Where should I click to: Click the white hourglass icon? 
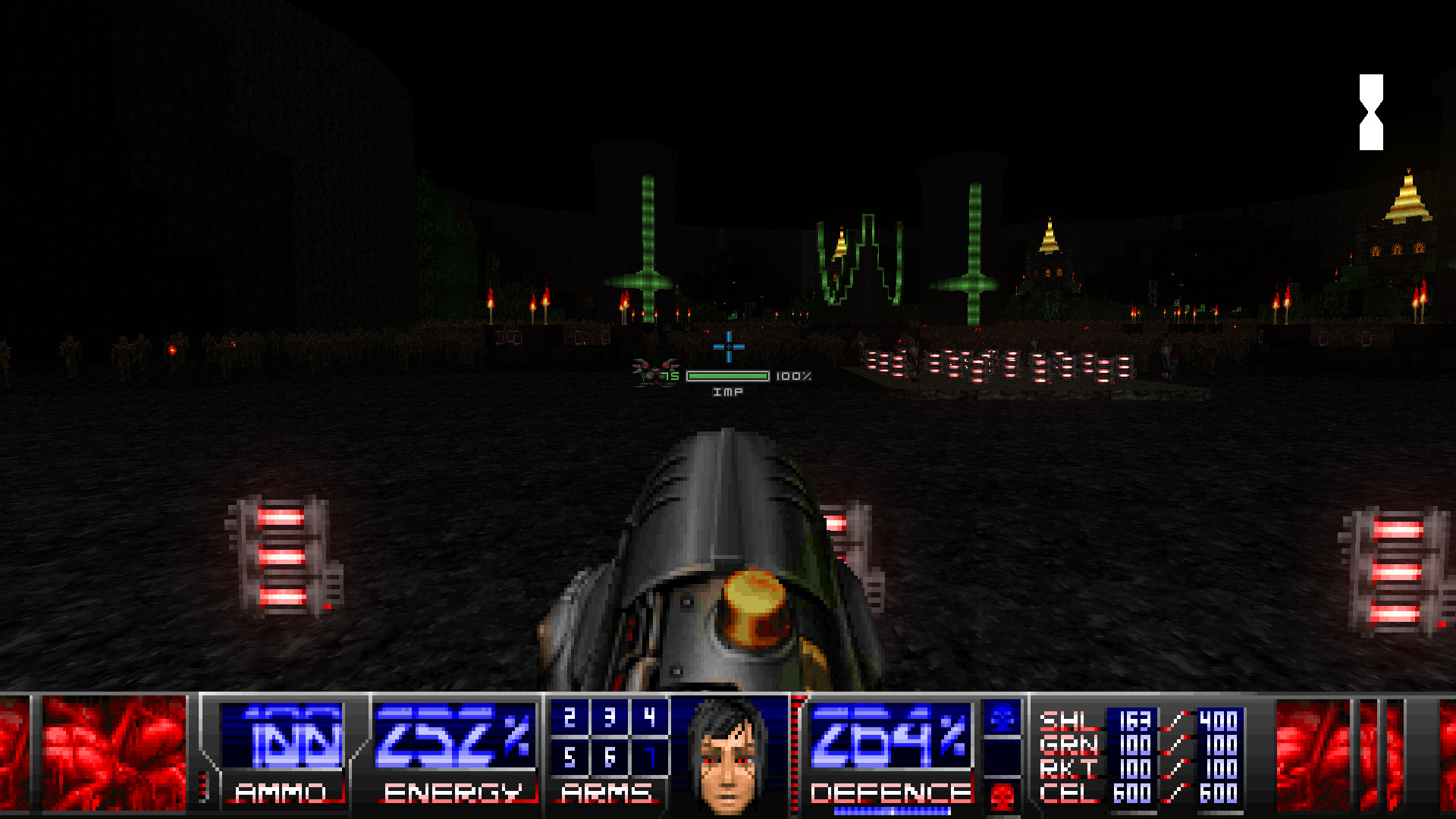[1371, 112]
